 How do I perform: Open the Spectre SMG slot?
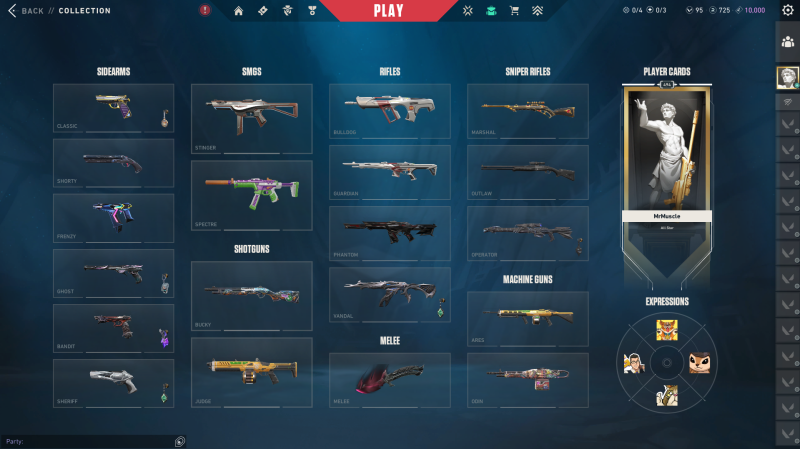(x=251, y=195)
